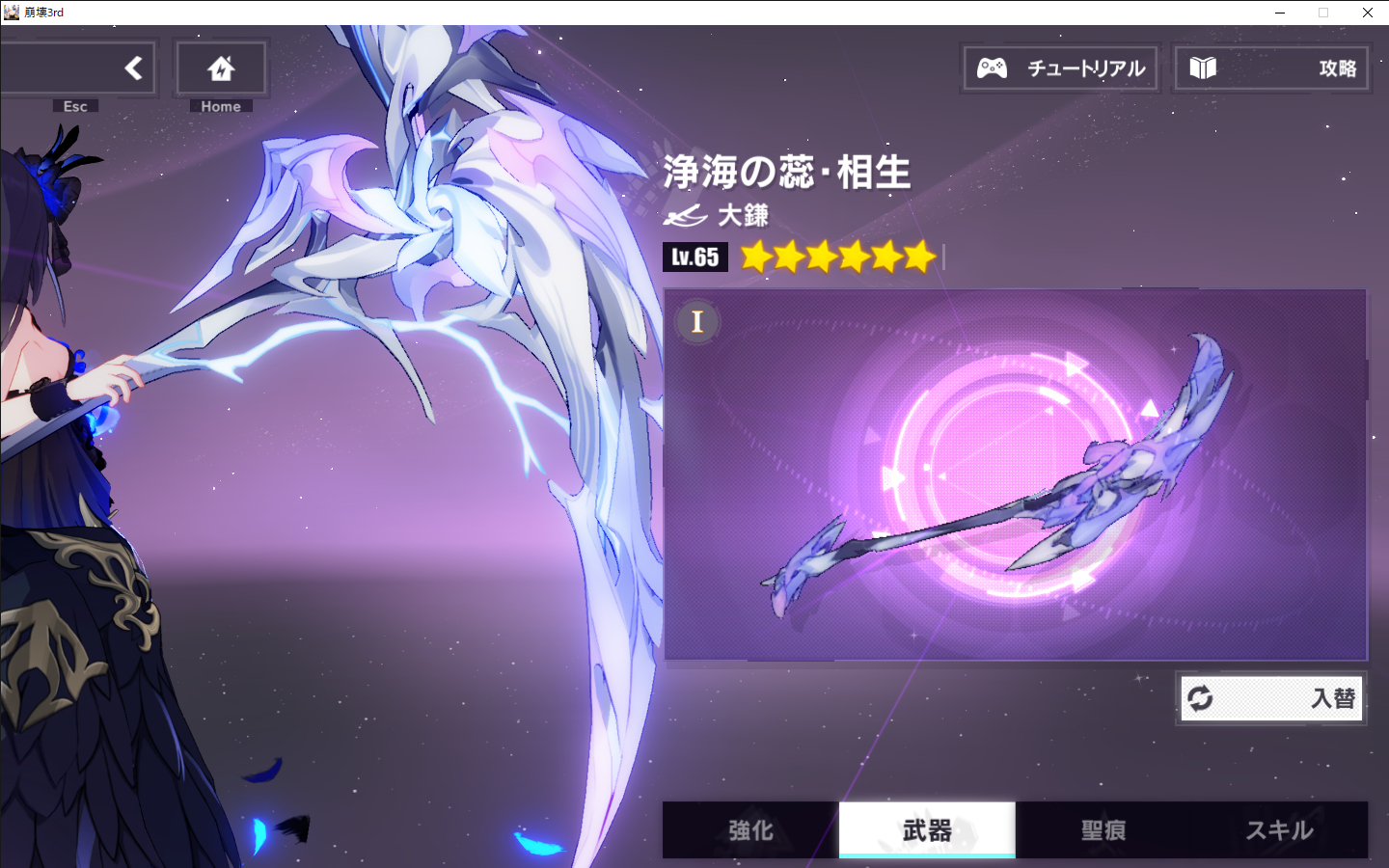
Task: Switch to the 強化 tab
Action: point(750,829)
